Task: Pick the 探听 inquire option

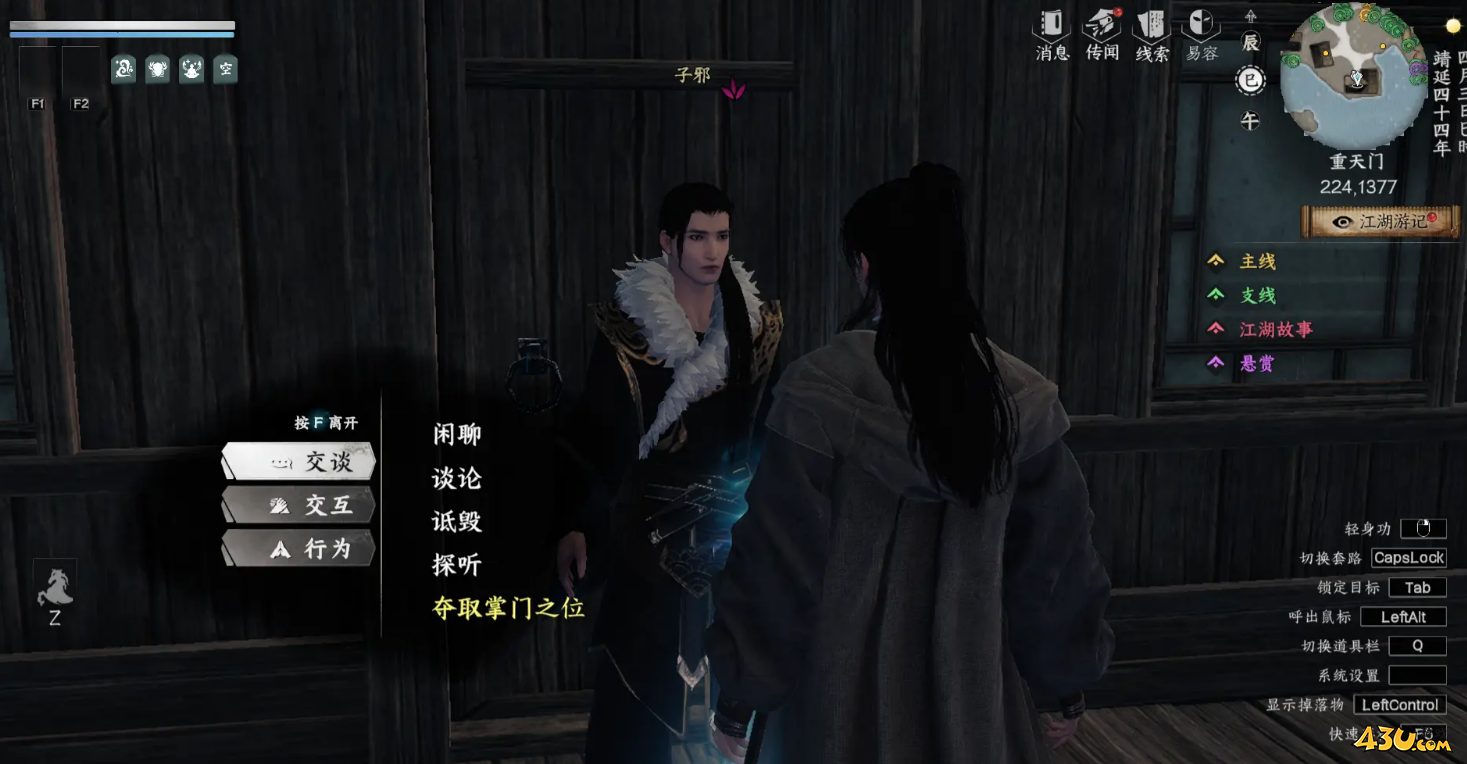Action: pos(457,565)
